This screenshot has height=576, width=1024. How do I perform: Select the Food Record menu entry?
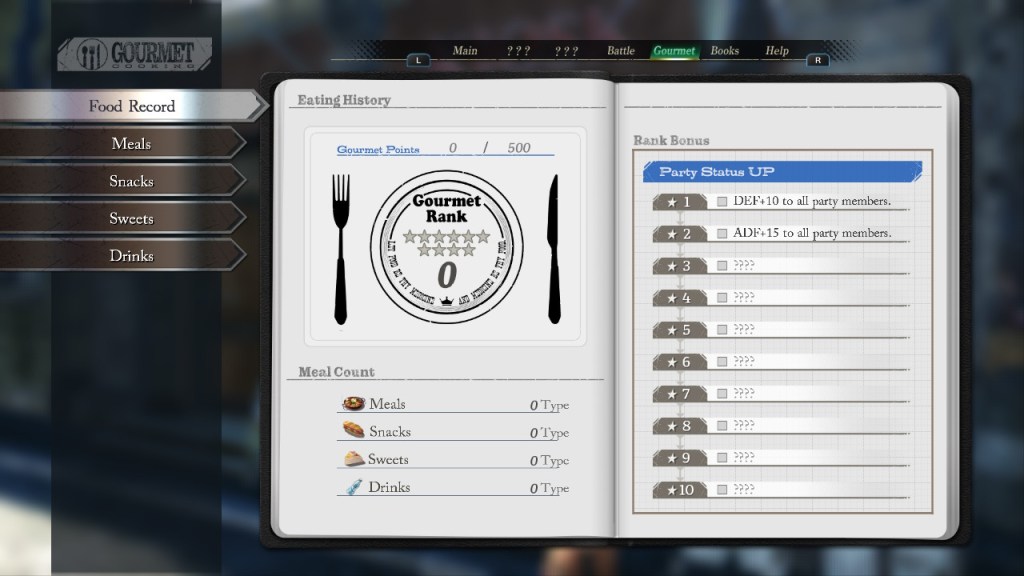tap(131, 106)
